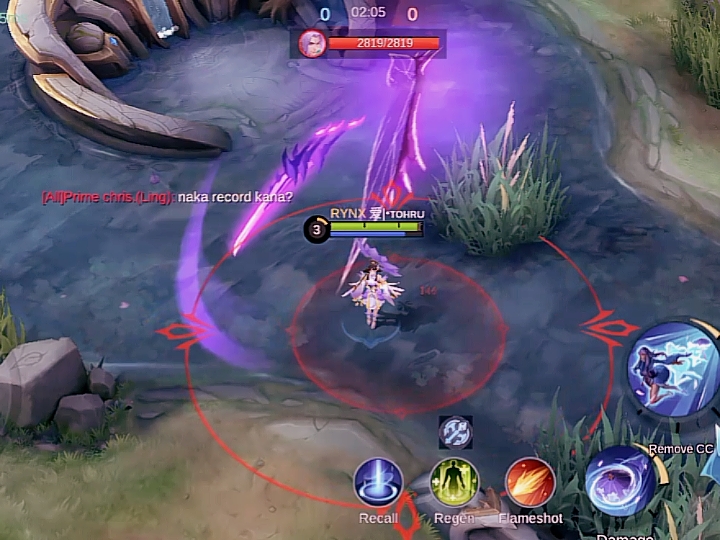The image size is (720, 540).
Task: Select the enemy hero portrait by the health bar
Action: pos(312,43)
